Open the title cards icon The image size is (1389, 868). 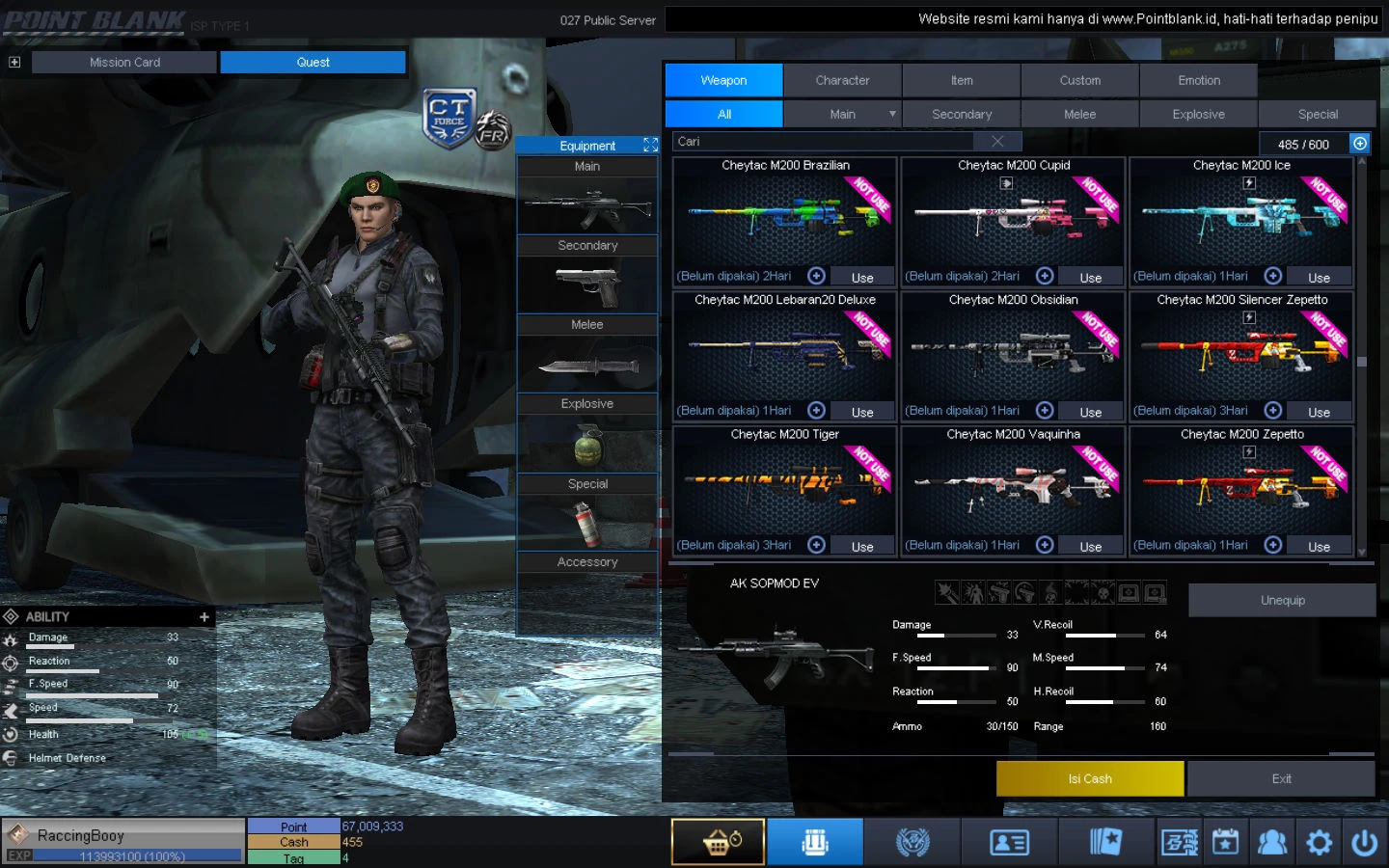[1104, 841]
